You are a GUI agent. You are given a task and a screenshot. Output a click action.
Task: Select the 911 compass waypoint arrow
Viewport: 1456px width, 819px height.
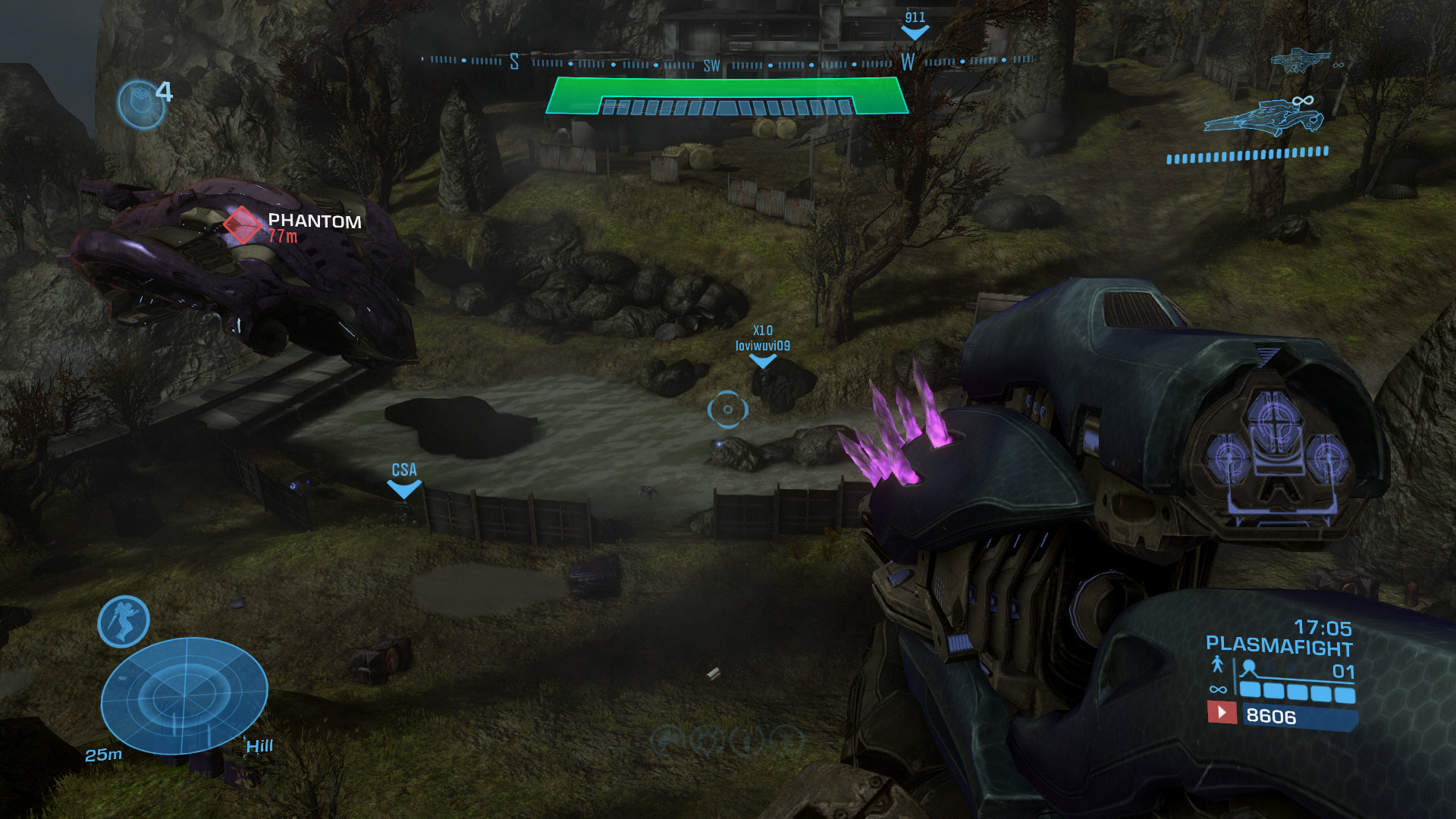tap(915, 33)
